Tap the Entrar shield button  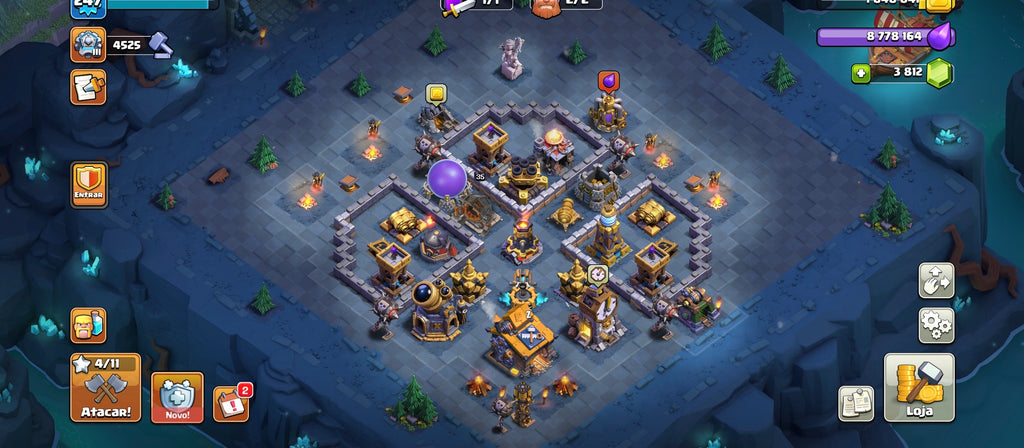pos(89,185)
